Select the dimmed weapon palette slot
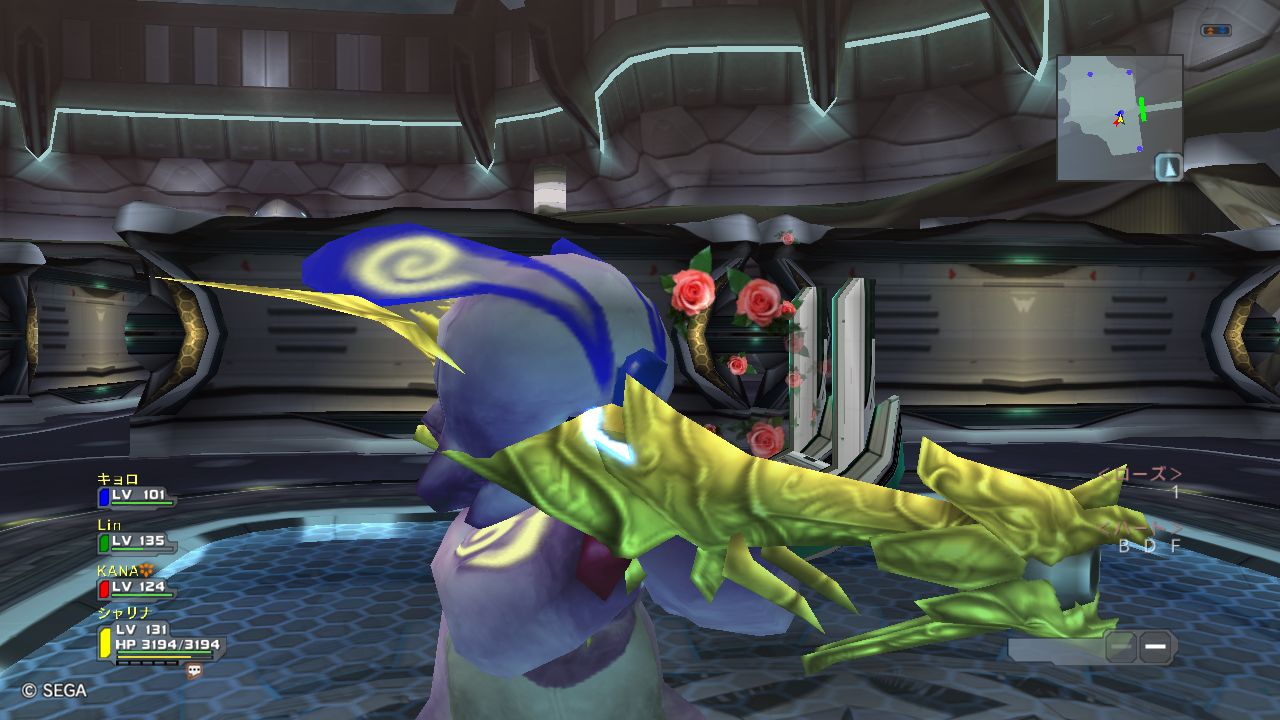 tap(1122, 647)
